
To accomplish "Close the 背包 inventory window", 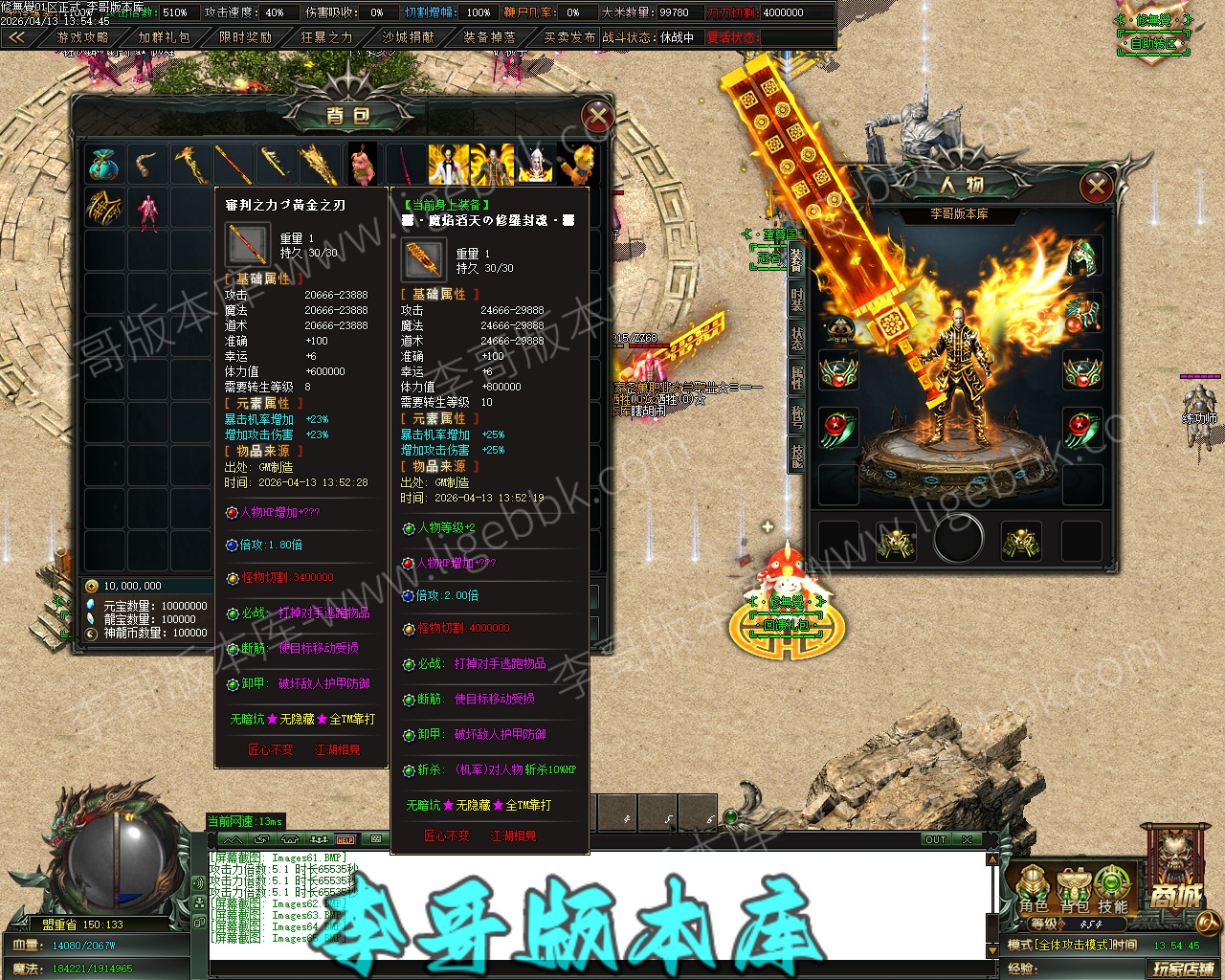I will [597, 118].
